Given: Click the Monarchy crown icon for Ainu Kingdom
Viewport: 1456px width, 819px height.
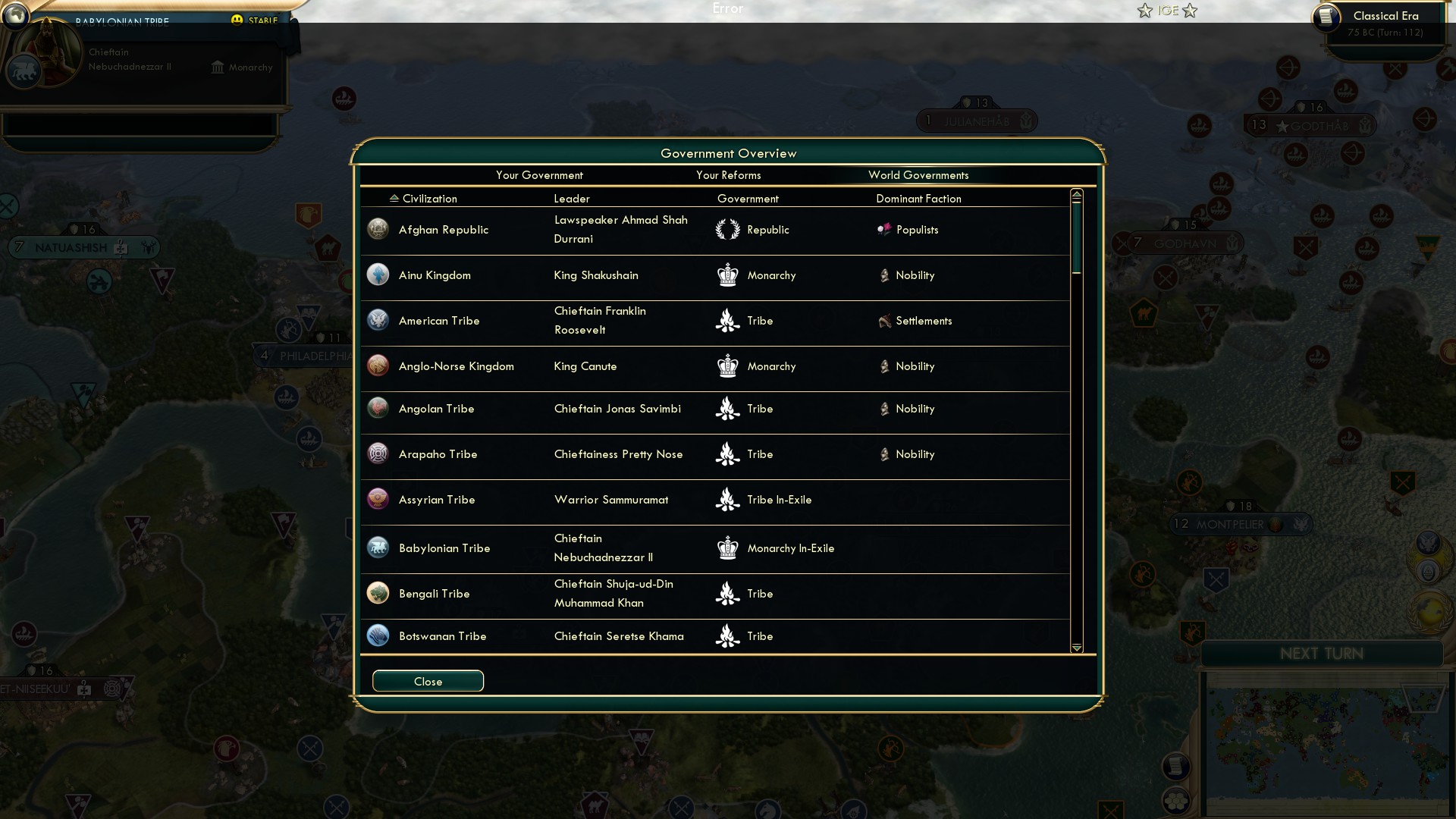Looking at the screenshot, I should [x=728, y=275].
